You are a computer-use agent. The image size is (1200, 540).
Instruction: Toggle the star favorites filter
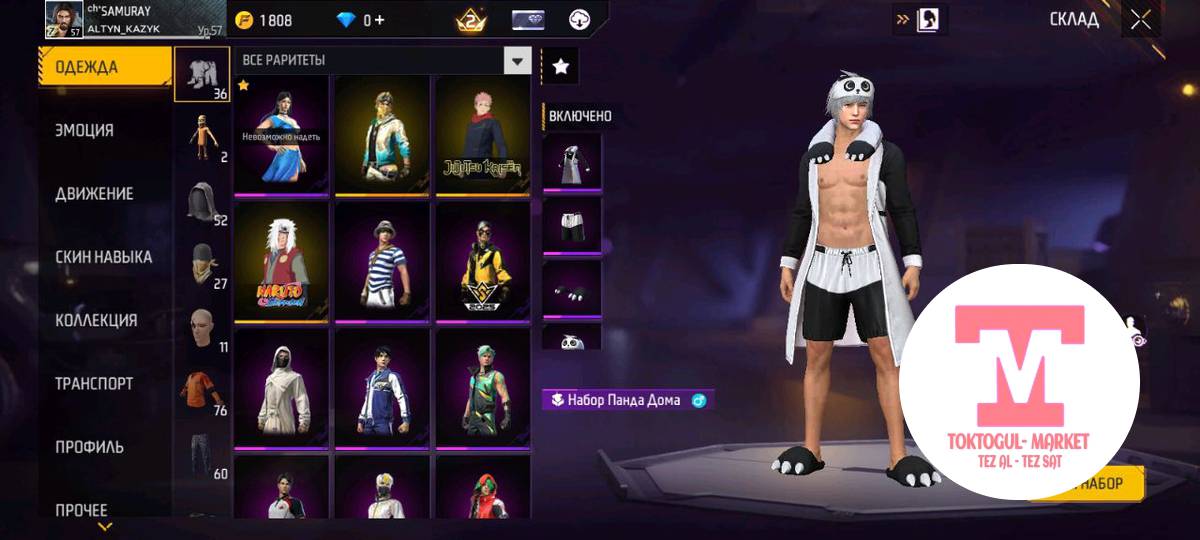[x=561, y=66]
